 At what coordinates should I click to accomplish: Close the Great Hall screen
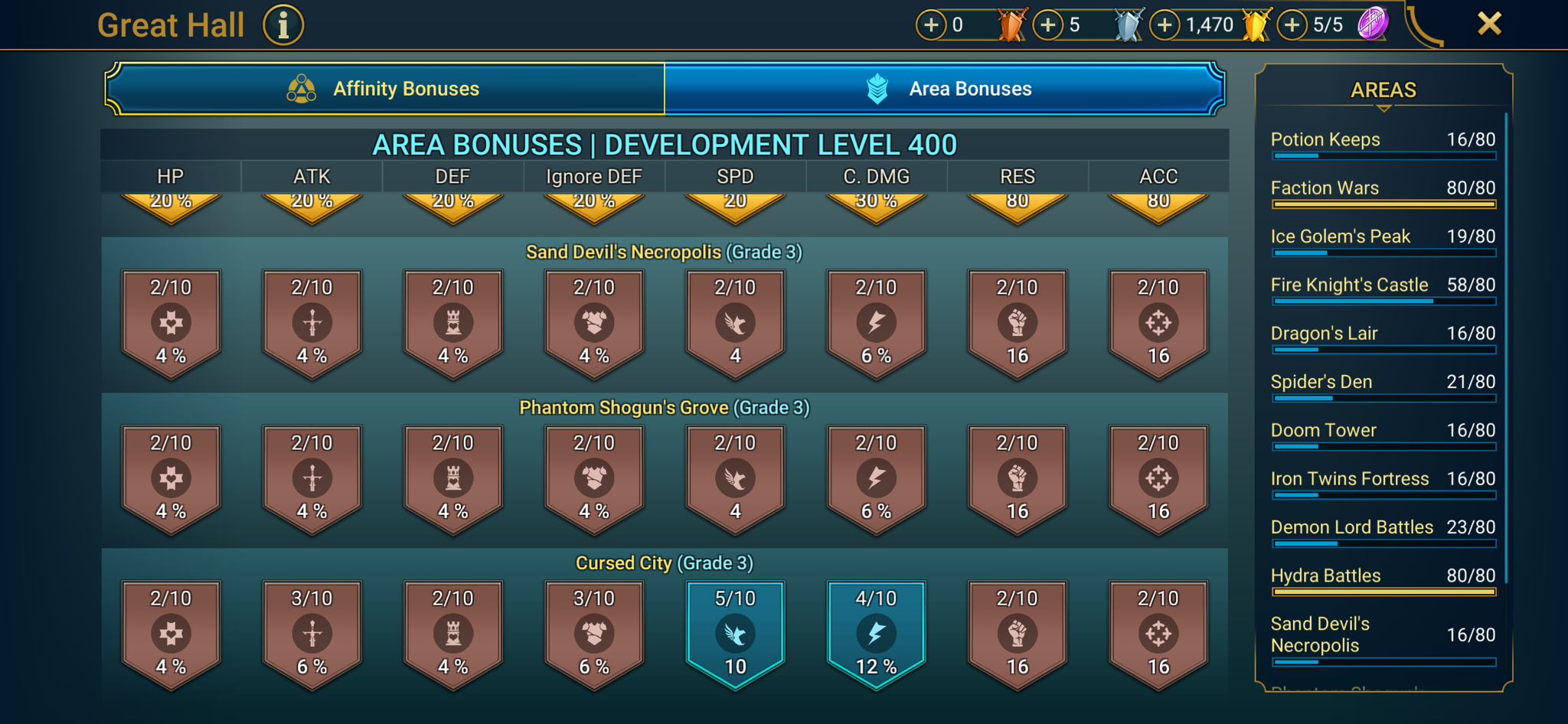tap(1488, 24)
